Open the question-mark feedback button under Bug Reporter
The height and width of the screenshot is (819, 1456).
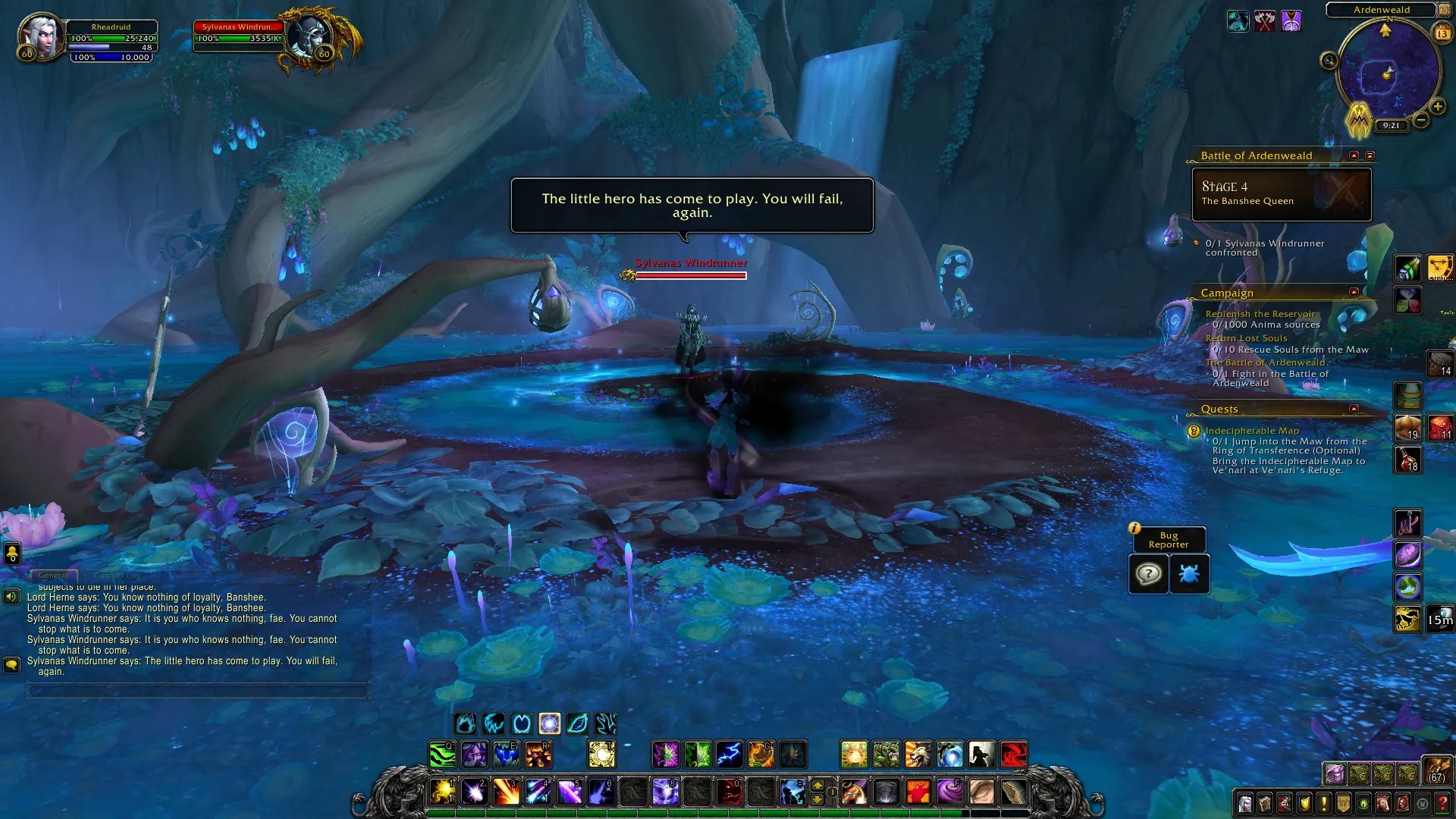pos(1148,574)
